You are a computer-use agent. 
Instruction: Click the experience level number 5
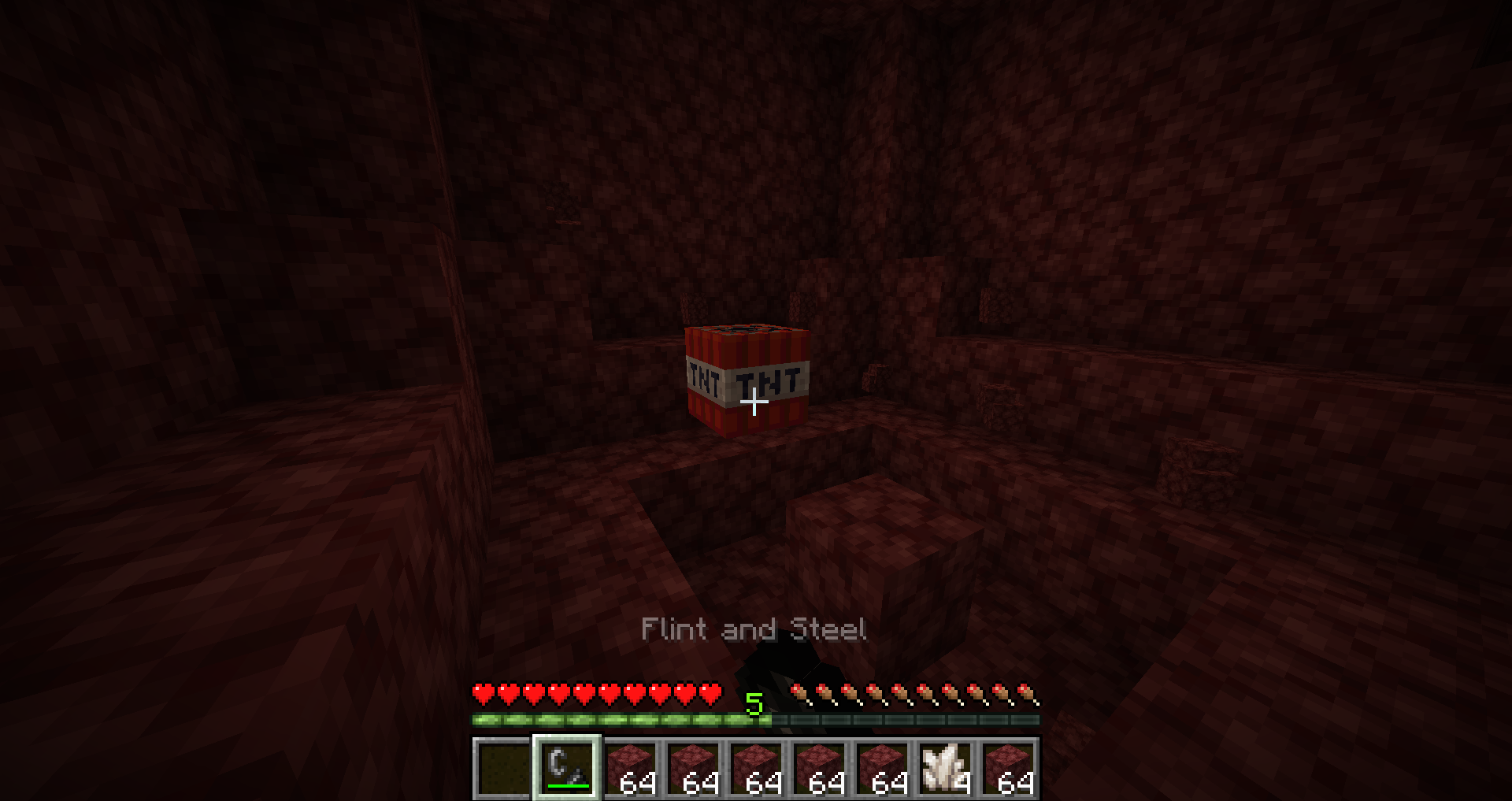point(755,705)
